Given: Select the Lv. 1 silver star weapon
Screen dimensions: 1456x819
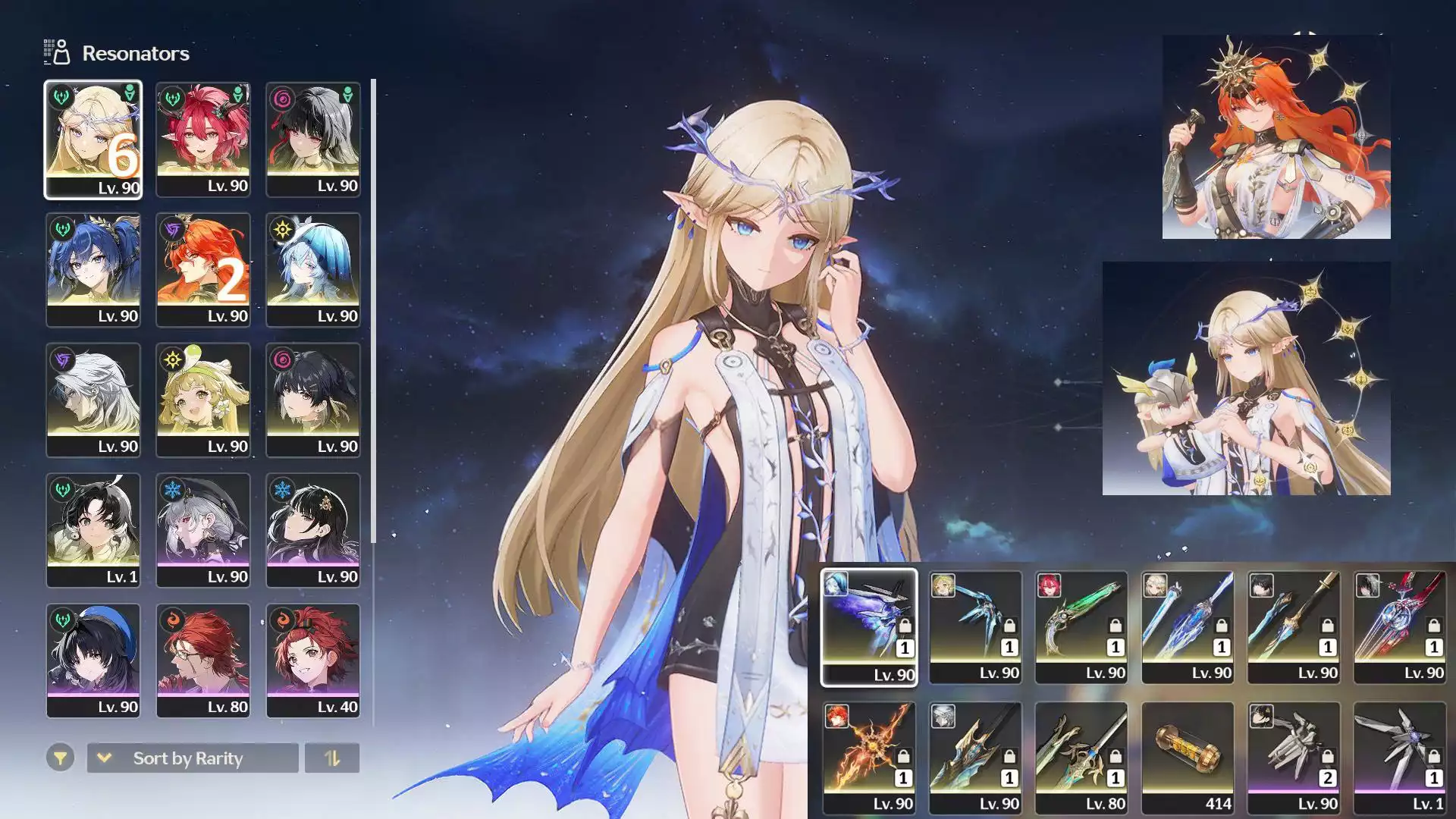Looking at the screenshot, I should pyautogui.click(x=1400, y=758).
